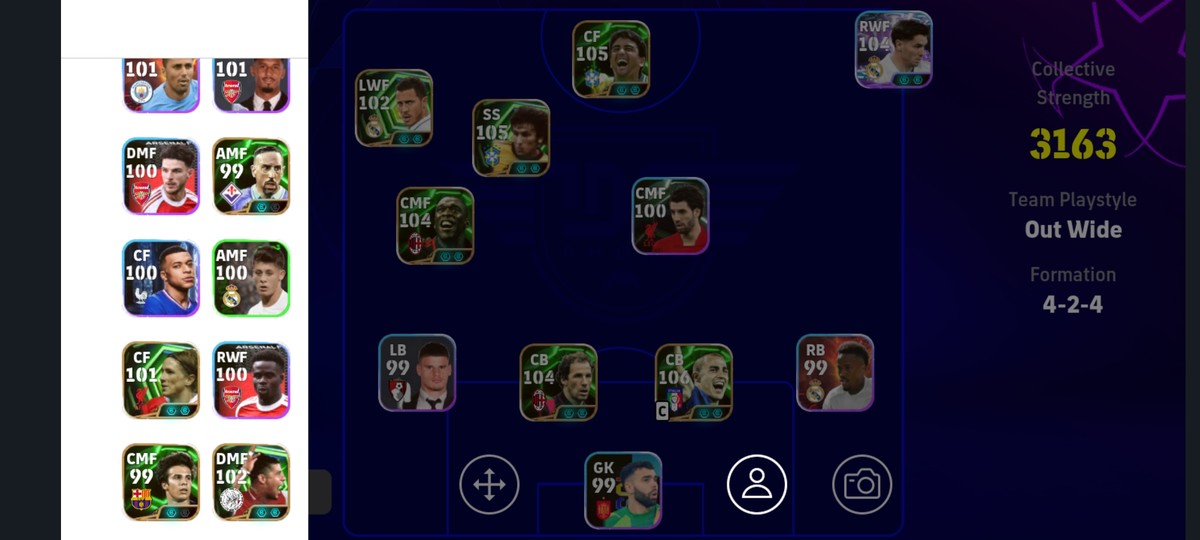Select the RWF 100 substitute card

pos(251,380)
